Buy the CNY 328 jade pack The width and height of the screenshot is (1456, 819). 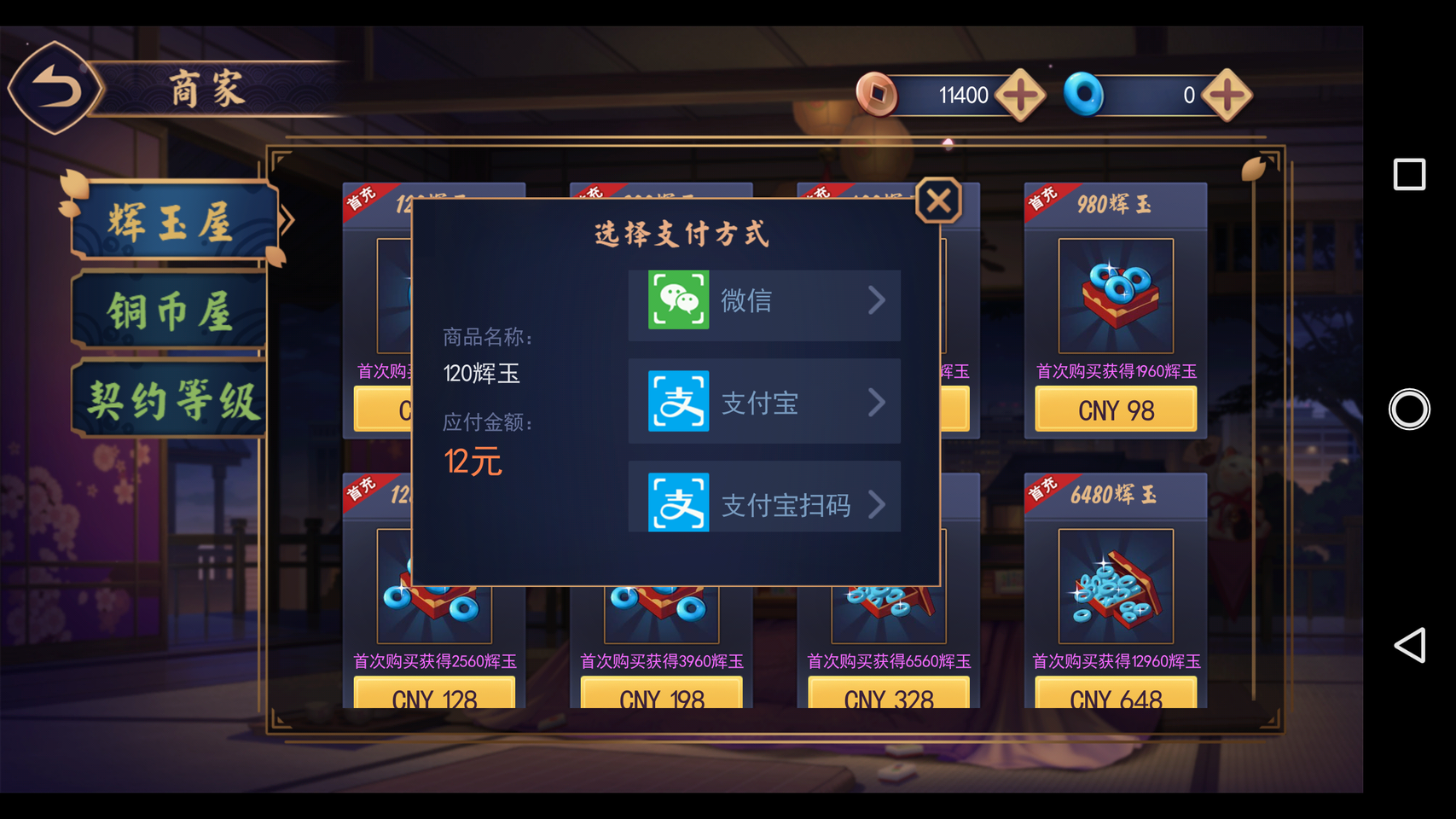[889, 695]
